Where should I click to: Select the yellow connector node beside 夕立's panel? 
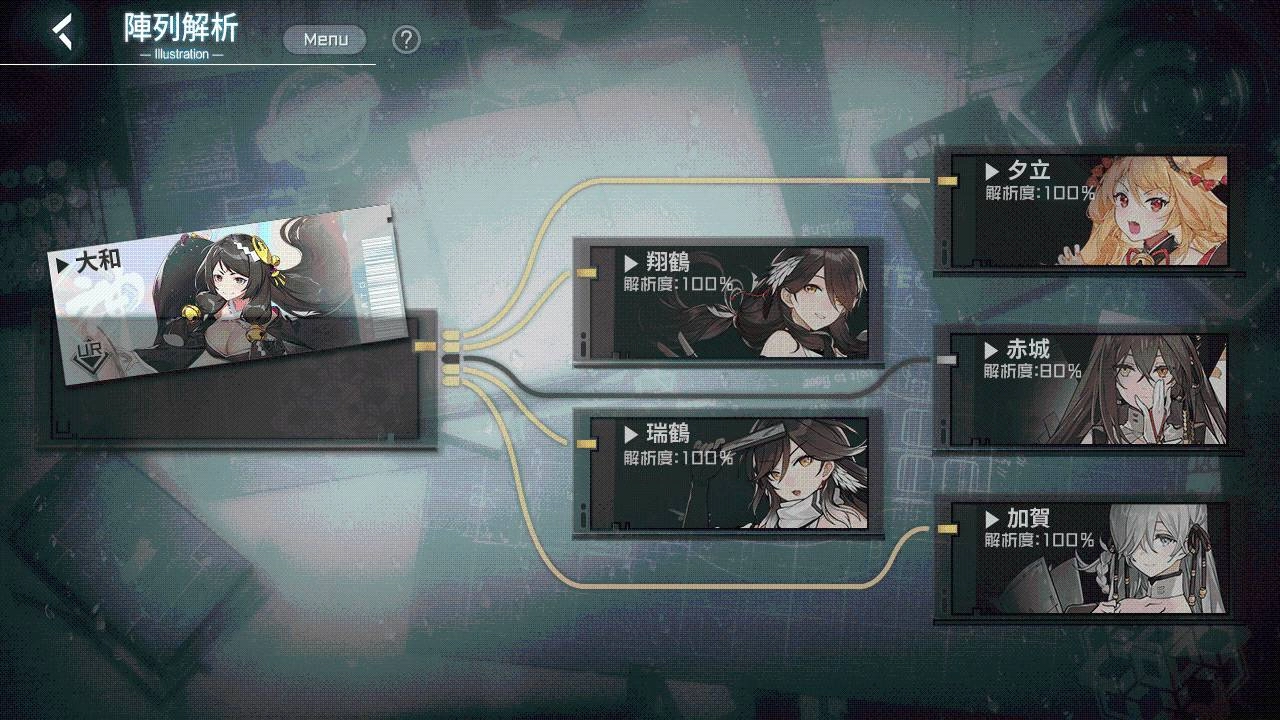[x=945, y=180]
